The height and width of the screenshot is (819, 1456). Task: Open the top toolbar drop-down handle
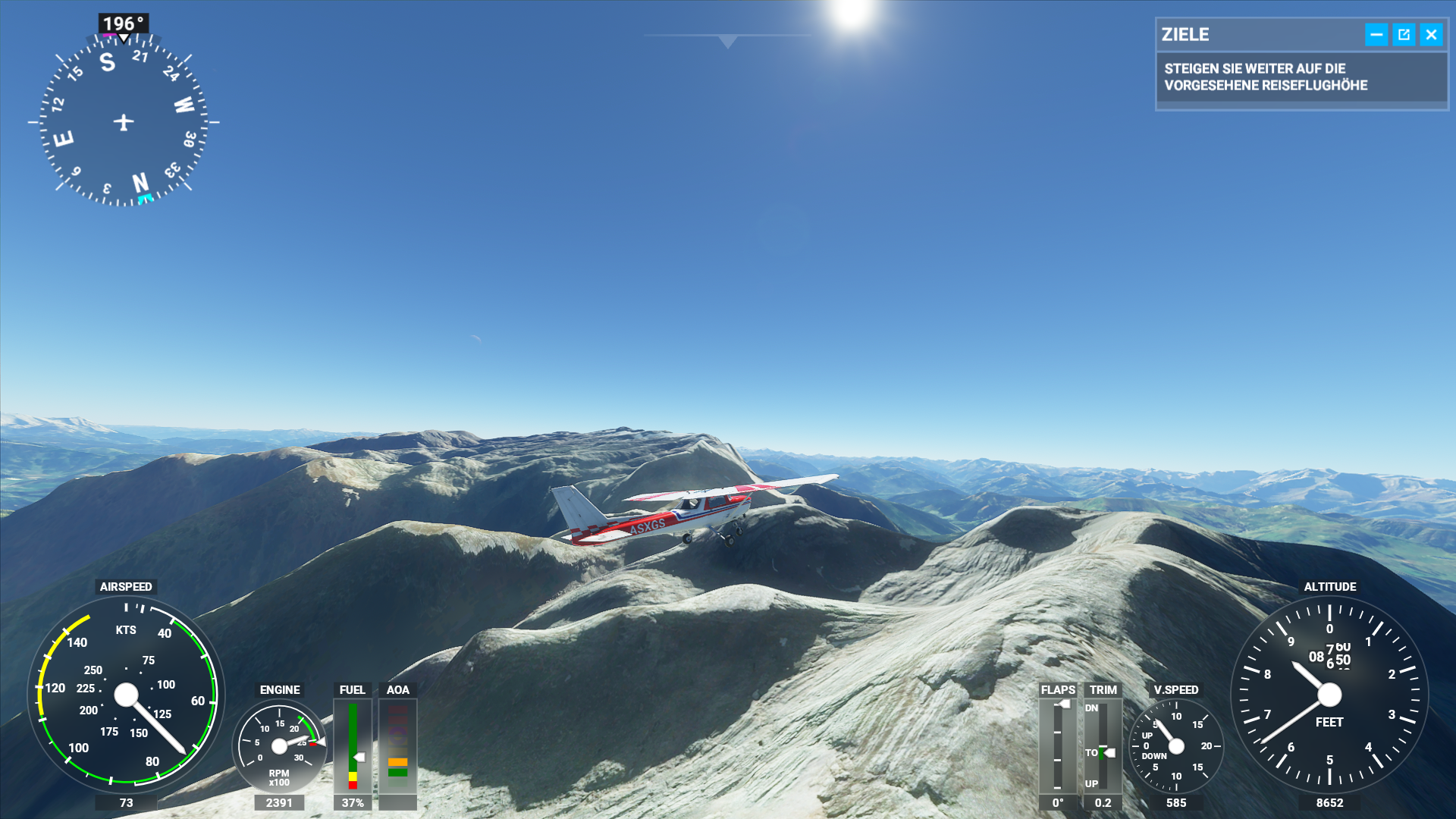coord(727,41)
